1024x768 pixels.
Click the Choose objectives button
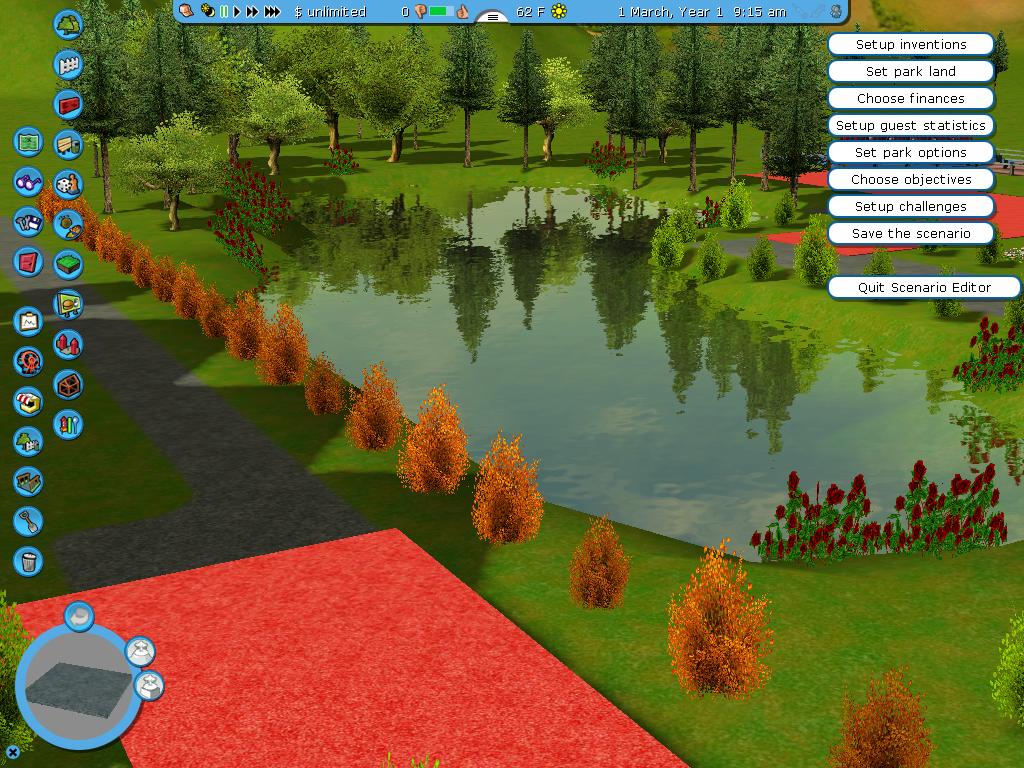[910, 179]
